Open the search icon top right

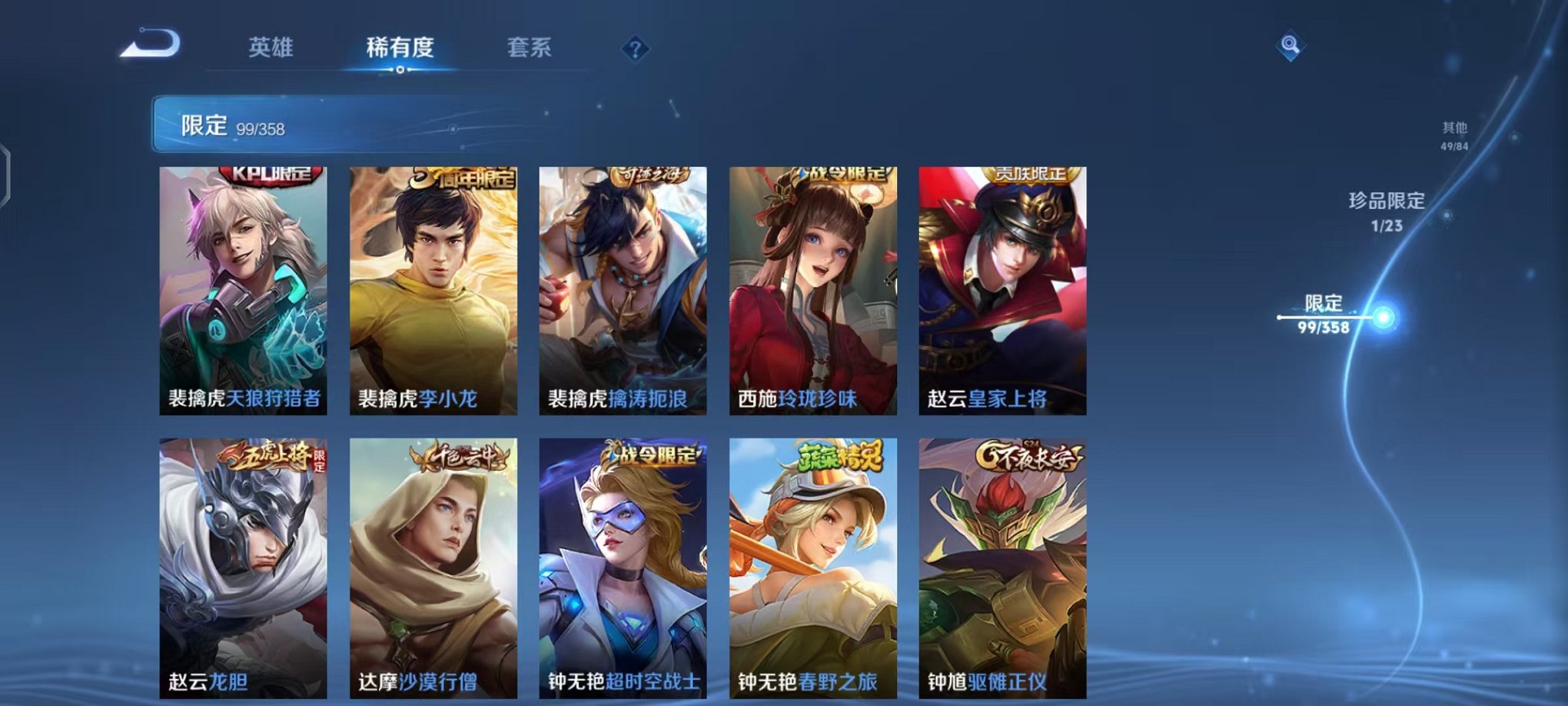click(1291, 46)
